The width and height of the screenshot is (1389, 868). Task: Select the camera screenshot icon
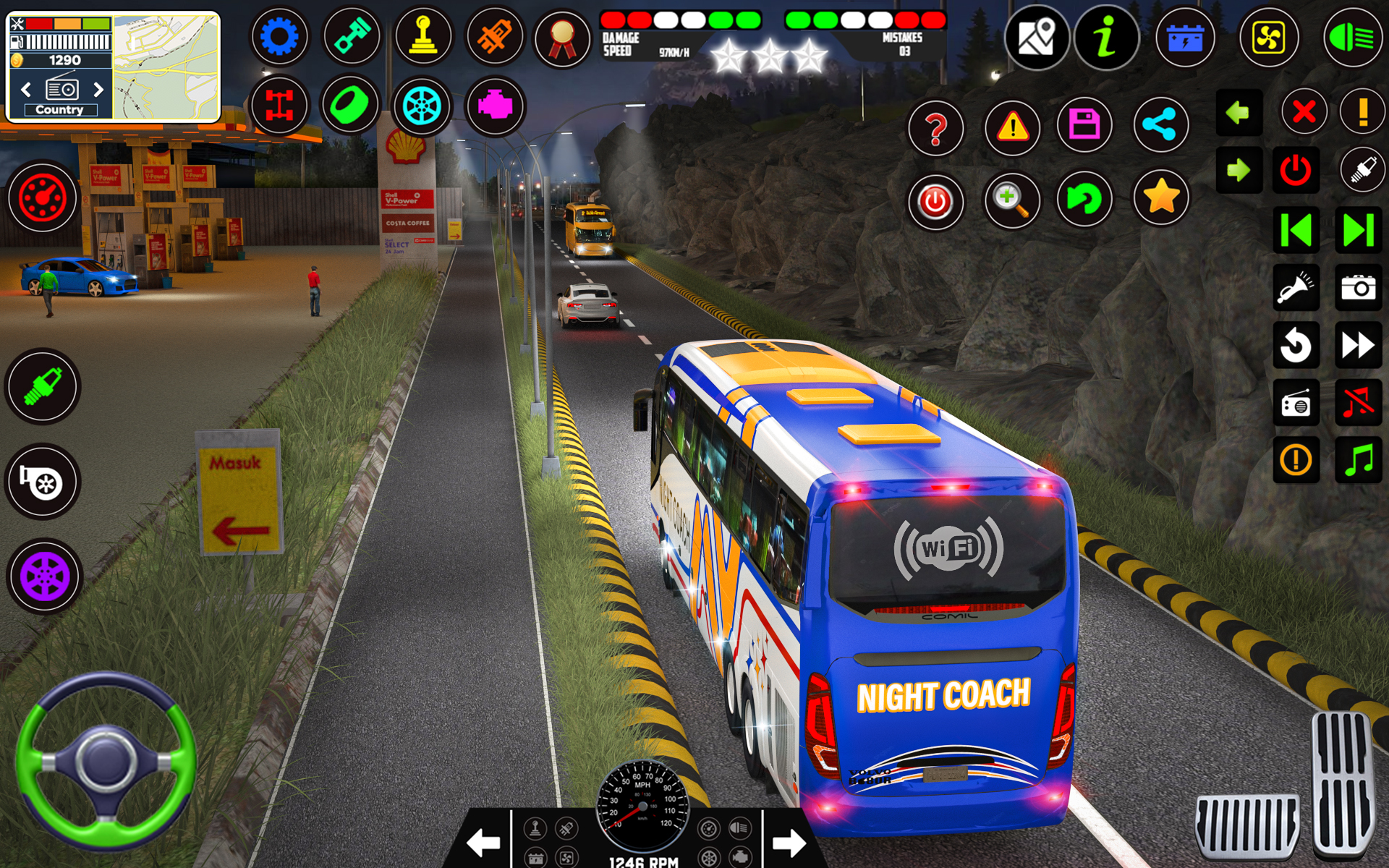[x=1359, y=287]
